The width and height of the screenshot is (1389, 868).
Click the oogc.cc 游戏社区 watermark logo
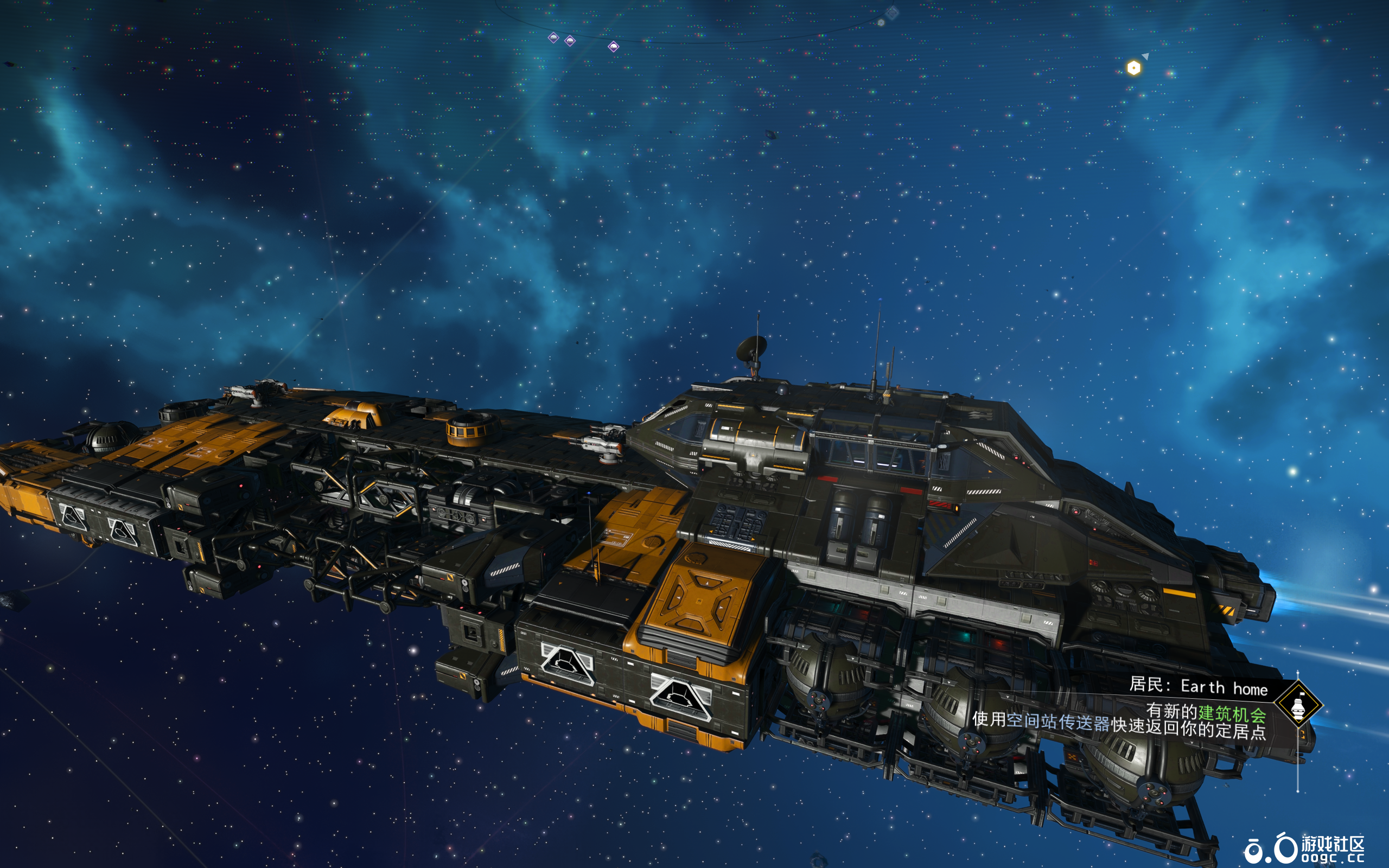pyautogui.click(x=1304, y=848)
